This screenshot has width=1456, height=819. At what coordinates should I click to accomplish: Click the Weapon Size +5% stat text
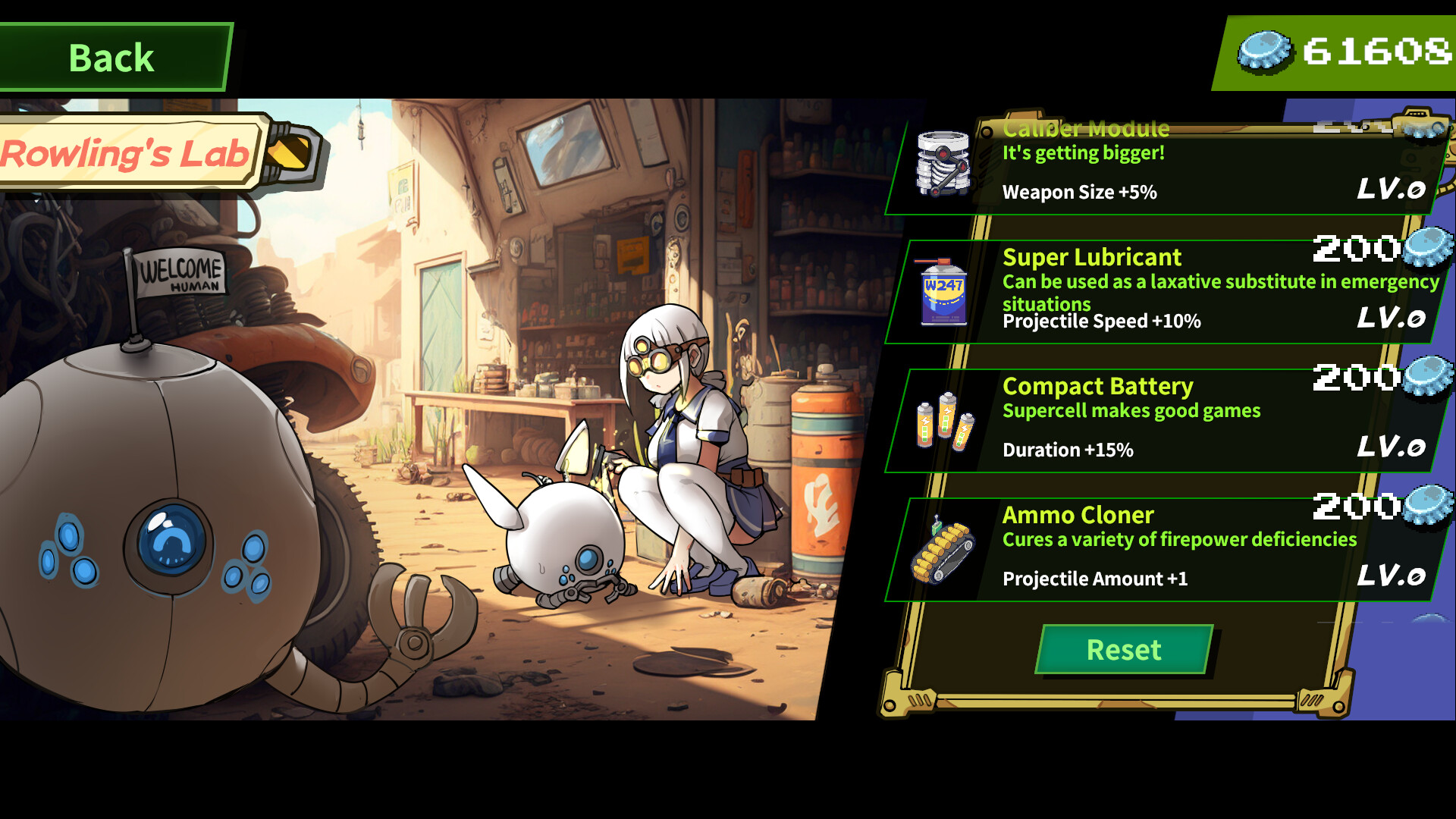pos(1079,192)
